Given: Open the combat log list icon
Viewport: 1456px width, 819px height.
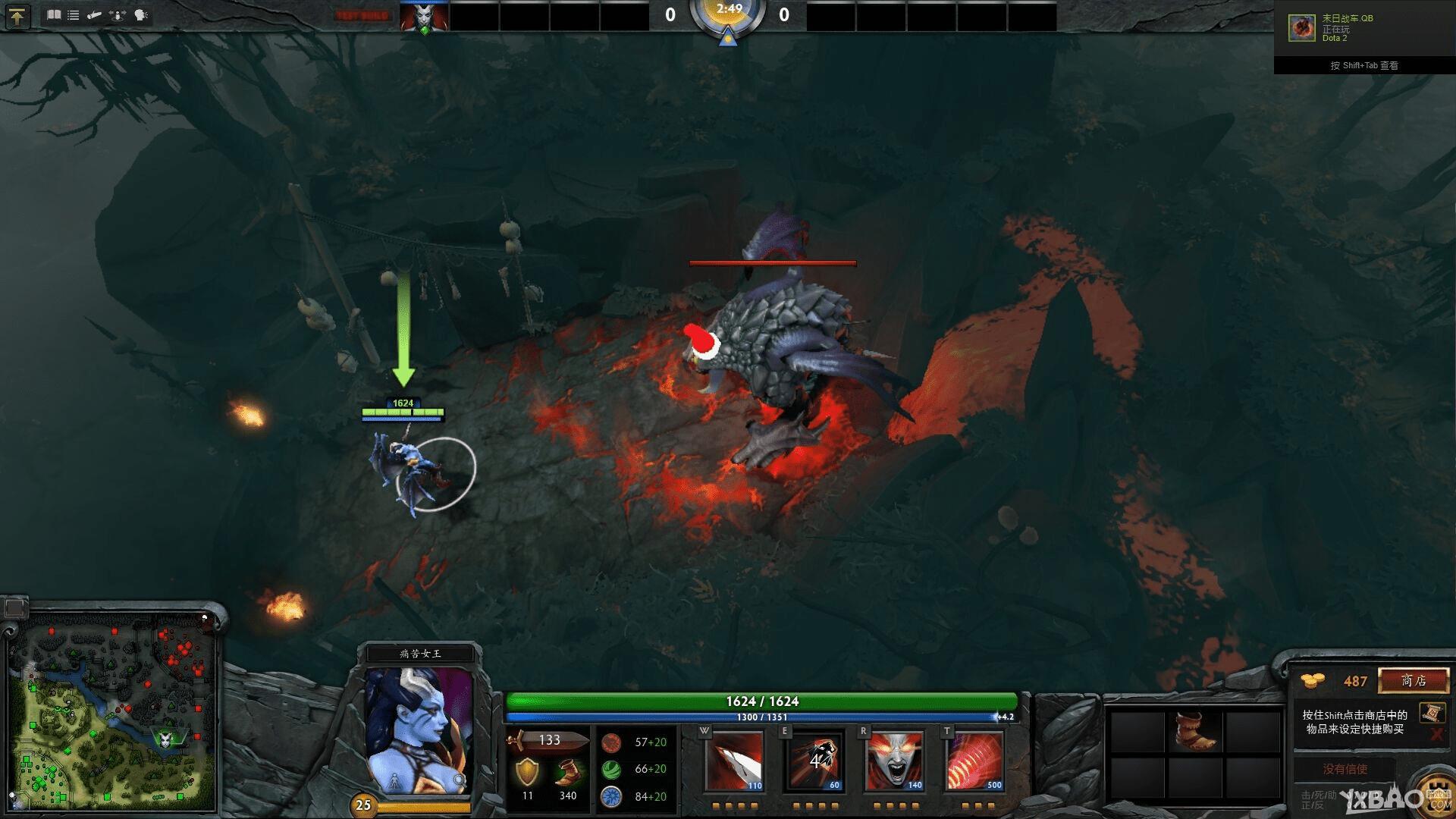Looking at the screenshot, I should pos(73,14).
